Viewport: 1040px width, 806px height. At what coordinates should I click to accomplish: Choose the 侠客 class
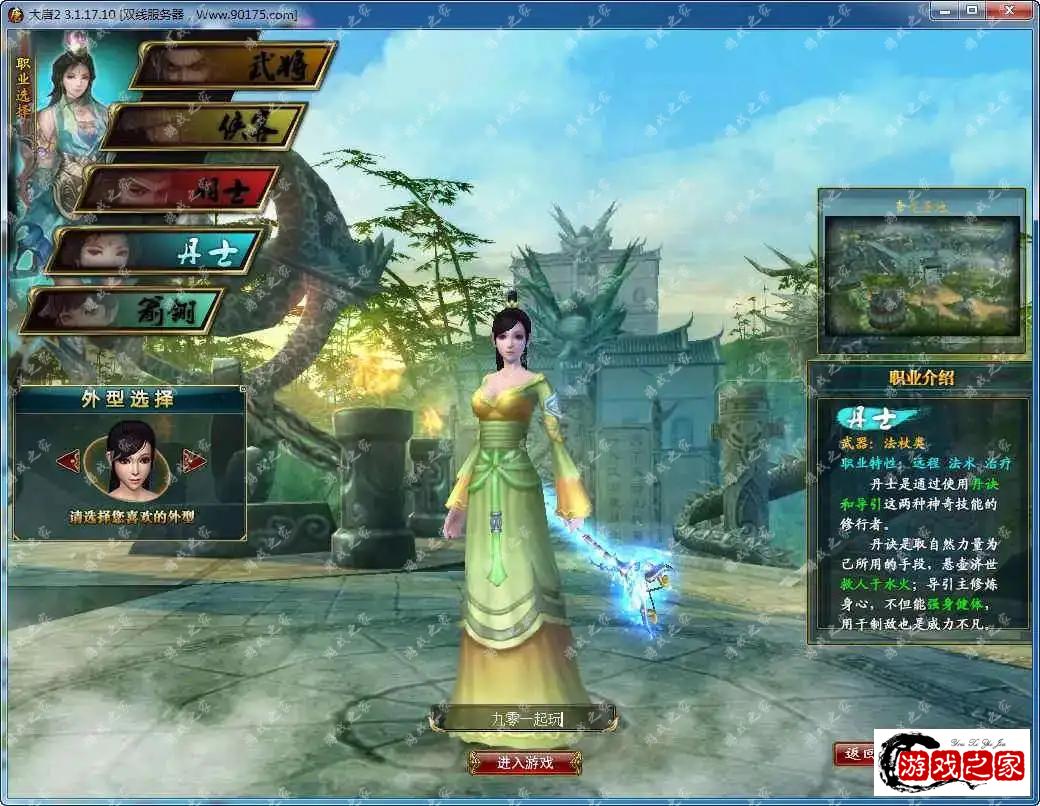tap(205, 127)
